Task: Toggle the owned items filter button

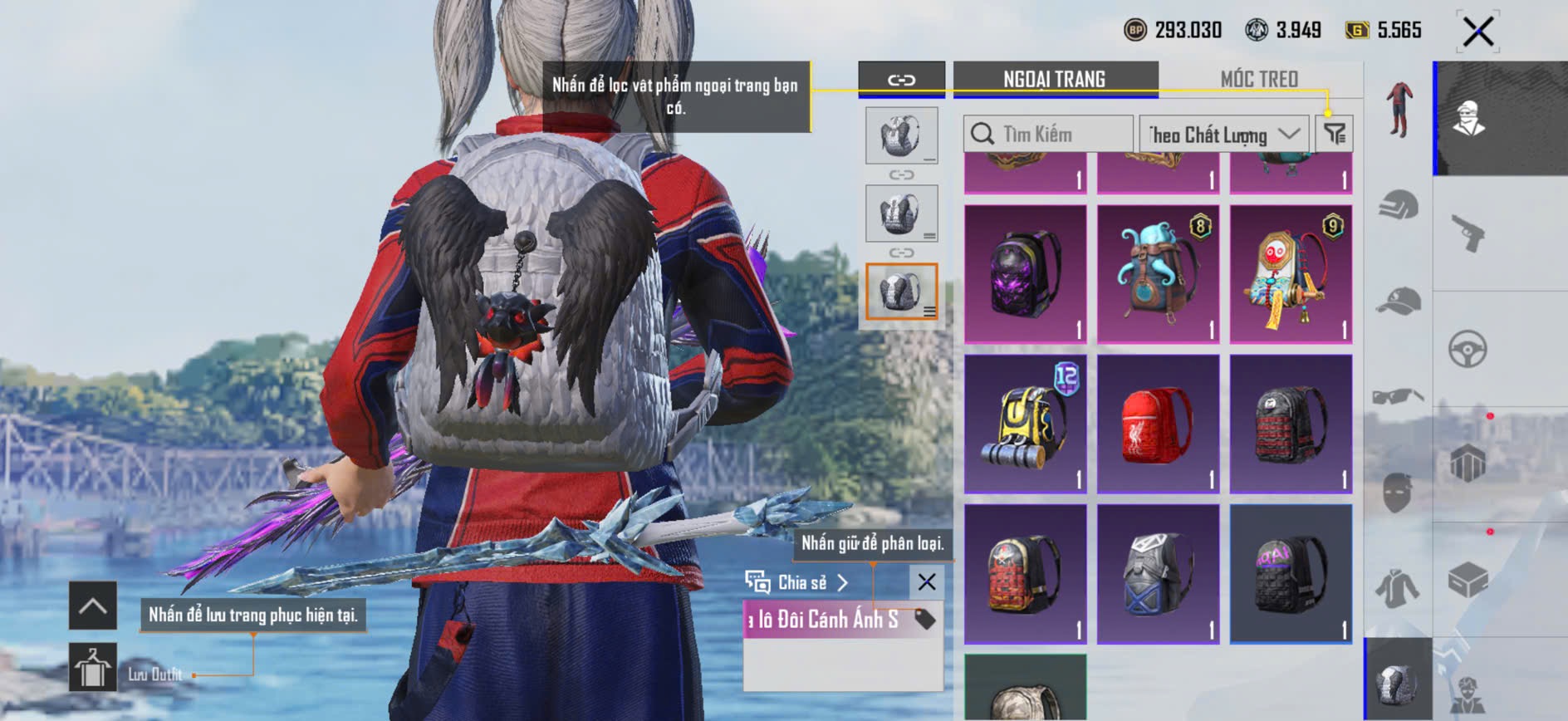Action: point(1335,133)
